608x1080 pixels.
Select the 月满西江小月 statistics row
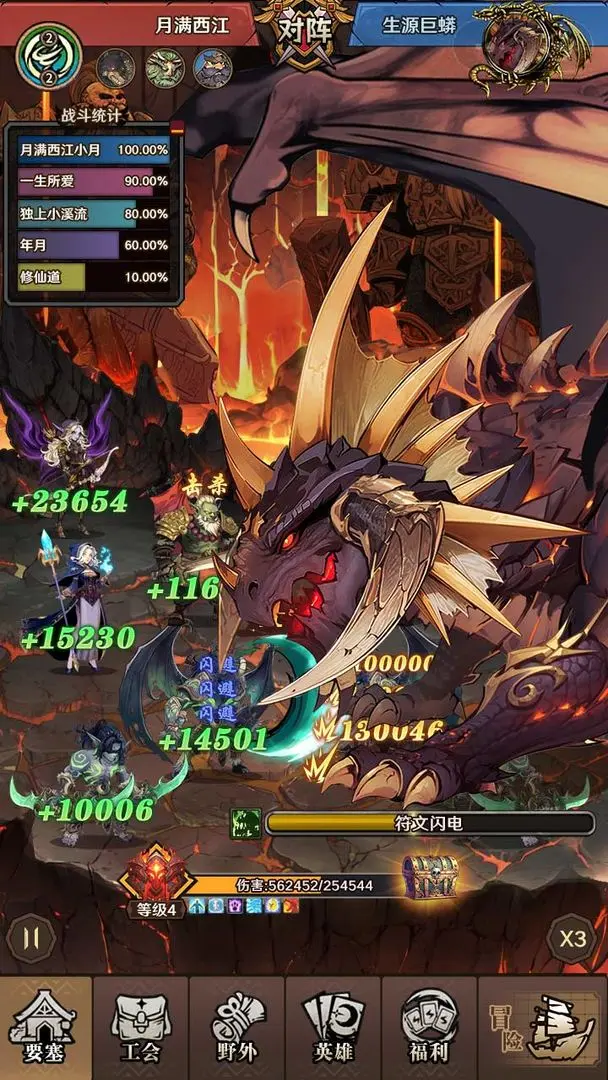(x=94, y=149)
